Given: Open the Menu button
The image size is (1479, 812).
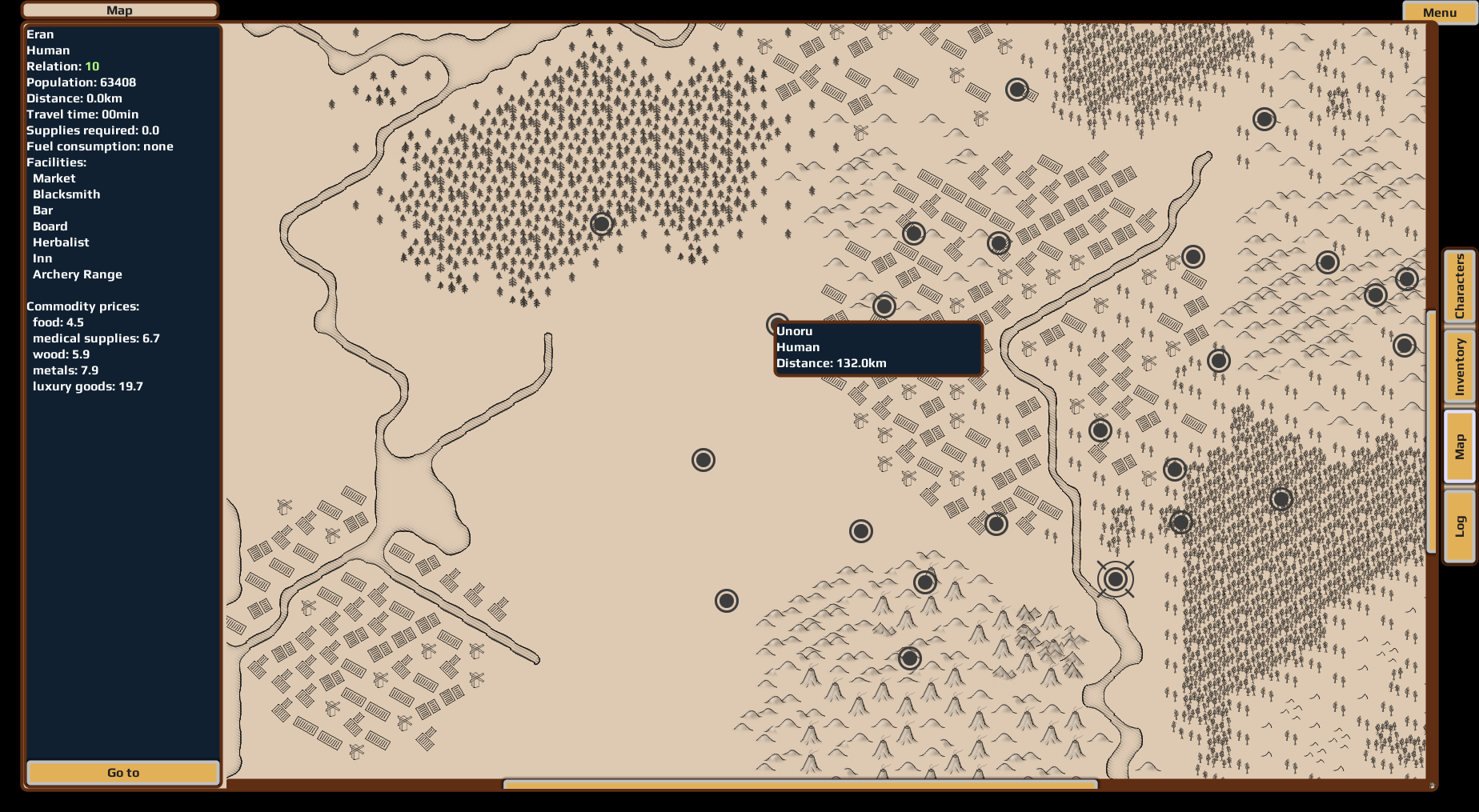Looking at the screenshot, I should click(x=1439, y=12).
